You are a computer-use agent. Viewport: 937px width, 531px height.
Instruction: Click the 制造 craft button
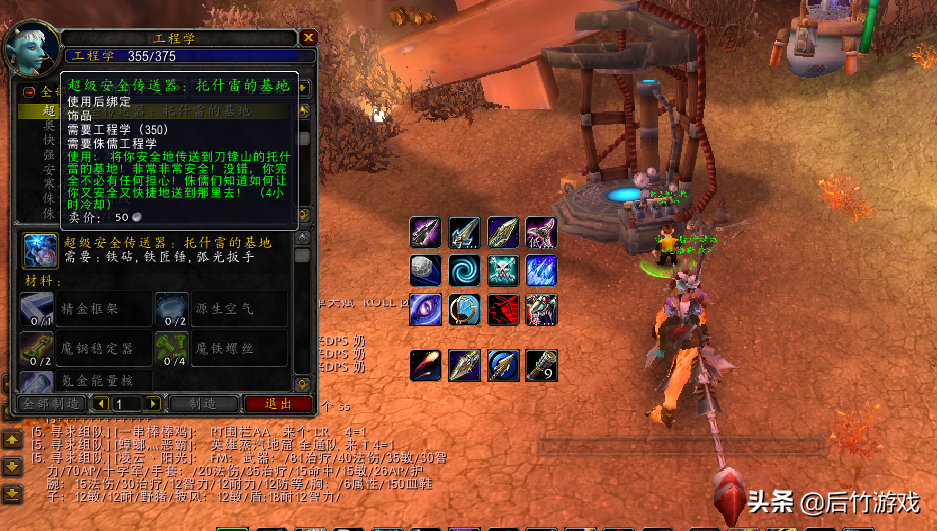203,404
